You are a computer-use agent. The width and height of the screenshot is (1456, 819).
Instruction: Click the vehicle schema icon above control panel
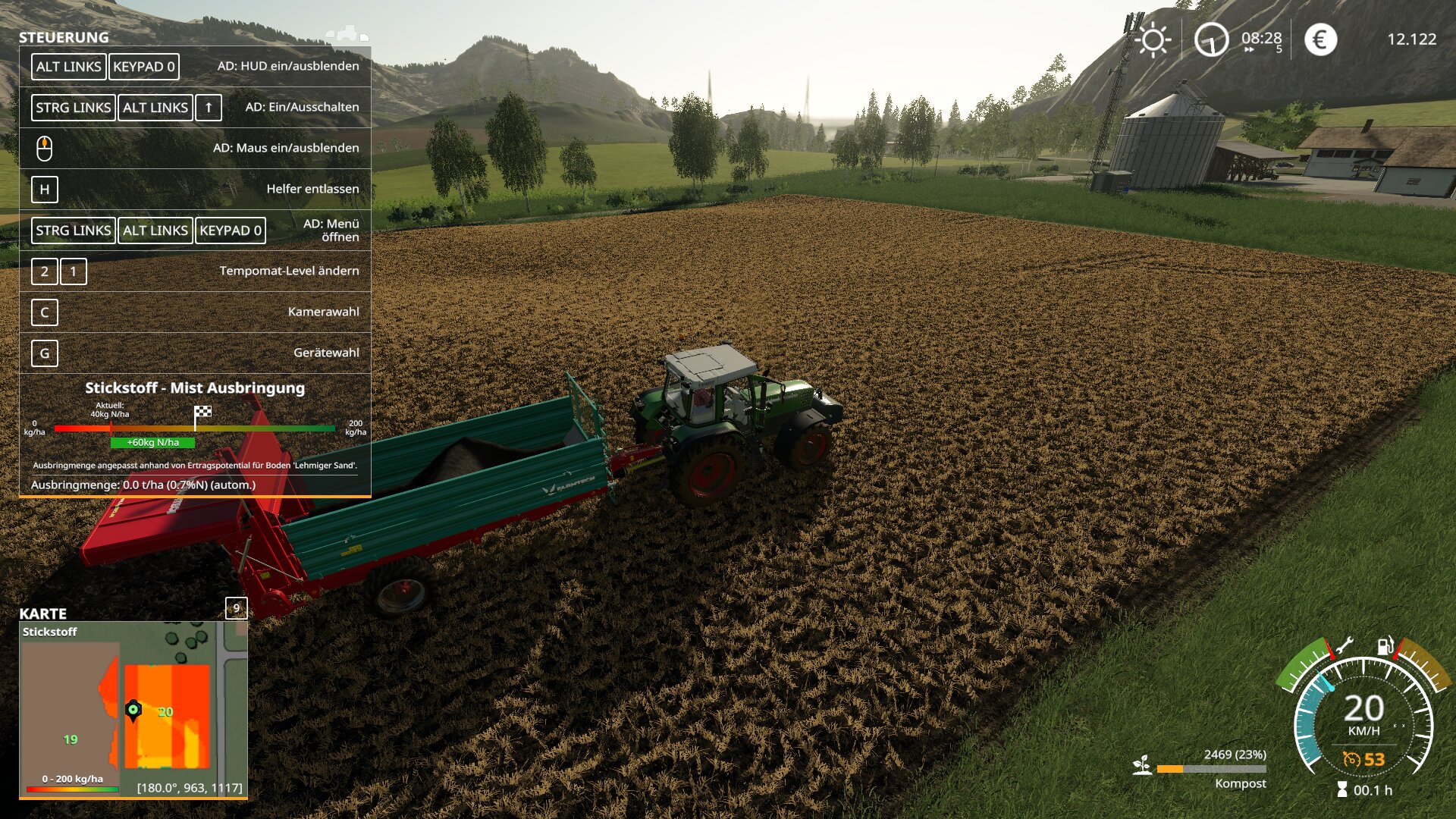[347, 33]
